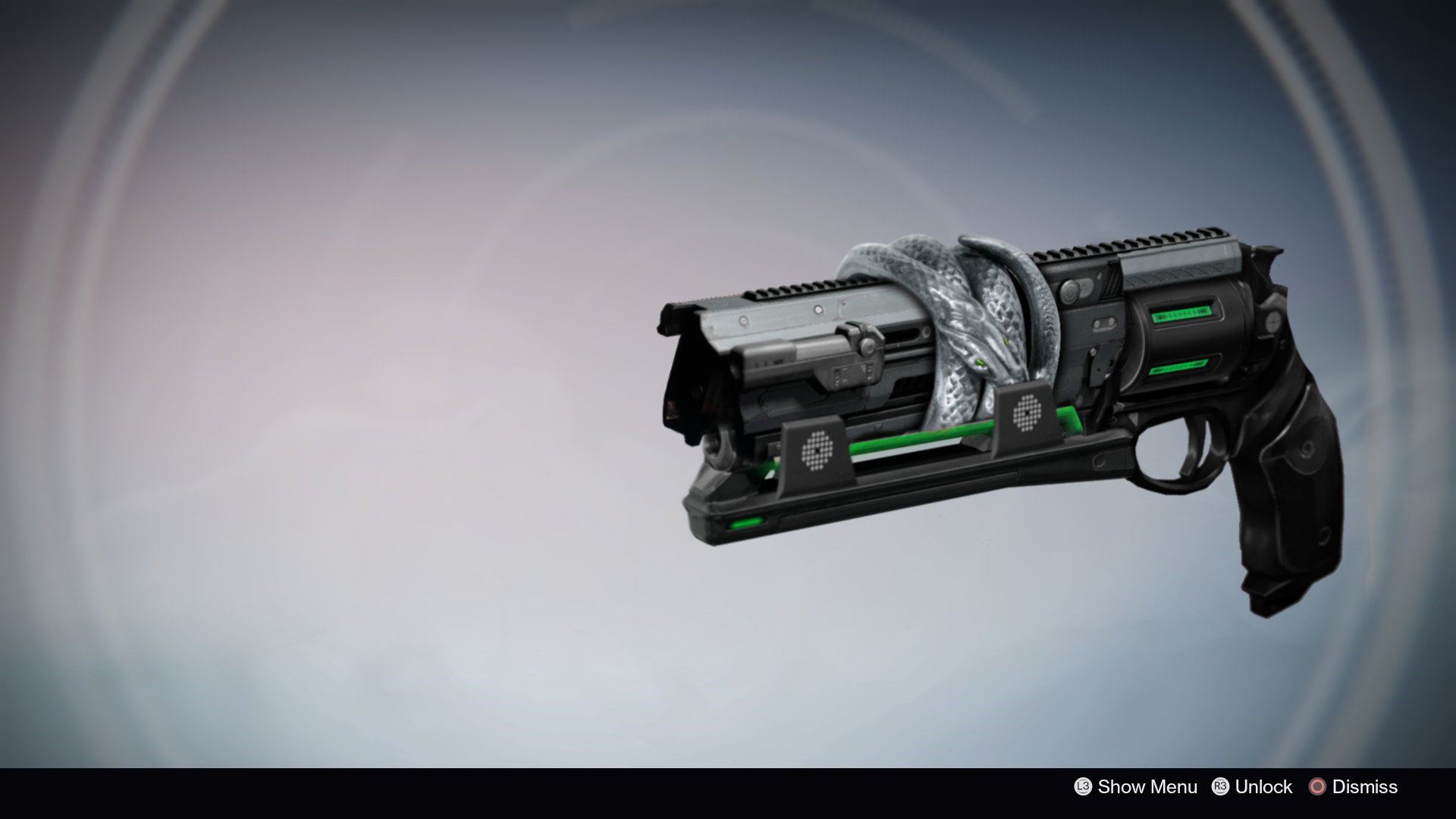Image resolution: width=1456 pixels, height=819 pixels.
Task: Click the L3 stick button icon
Action: pos(1083,787)
